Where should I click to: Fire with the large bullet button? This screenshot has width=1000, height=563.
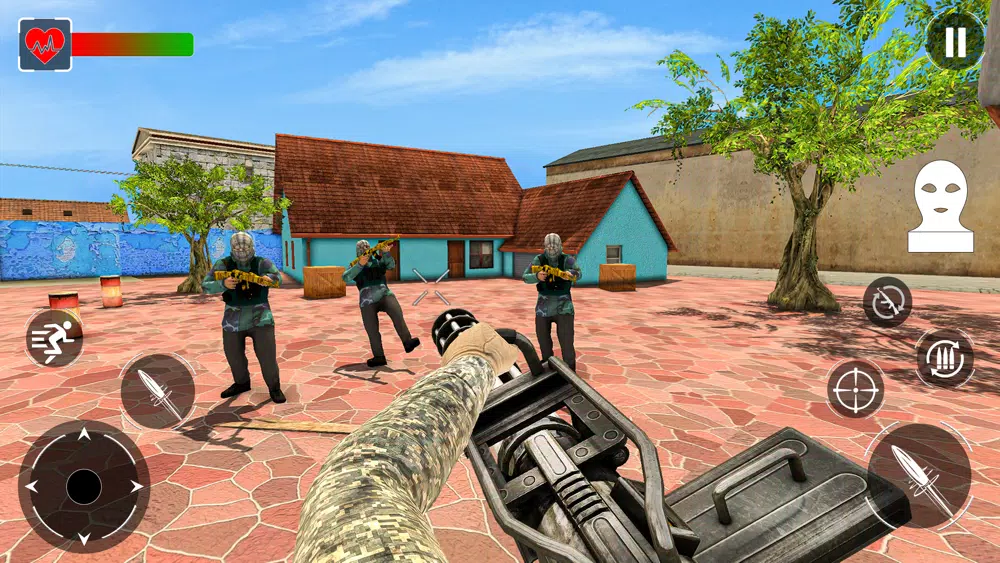tap(918, 474)
